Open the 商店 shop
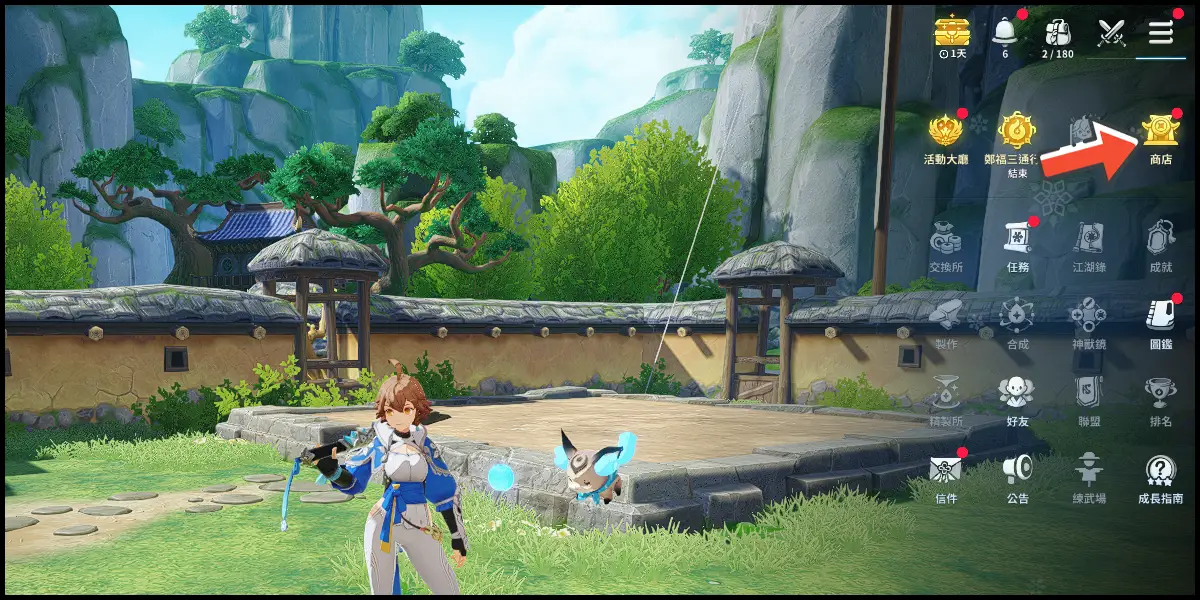Image resolution: width=1200 pixels, height=600 pixels. (1160, 133)
